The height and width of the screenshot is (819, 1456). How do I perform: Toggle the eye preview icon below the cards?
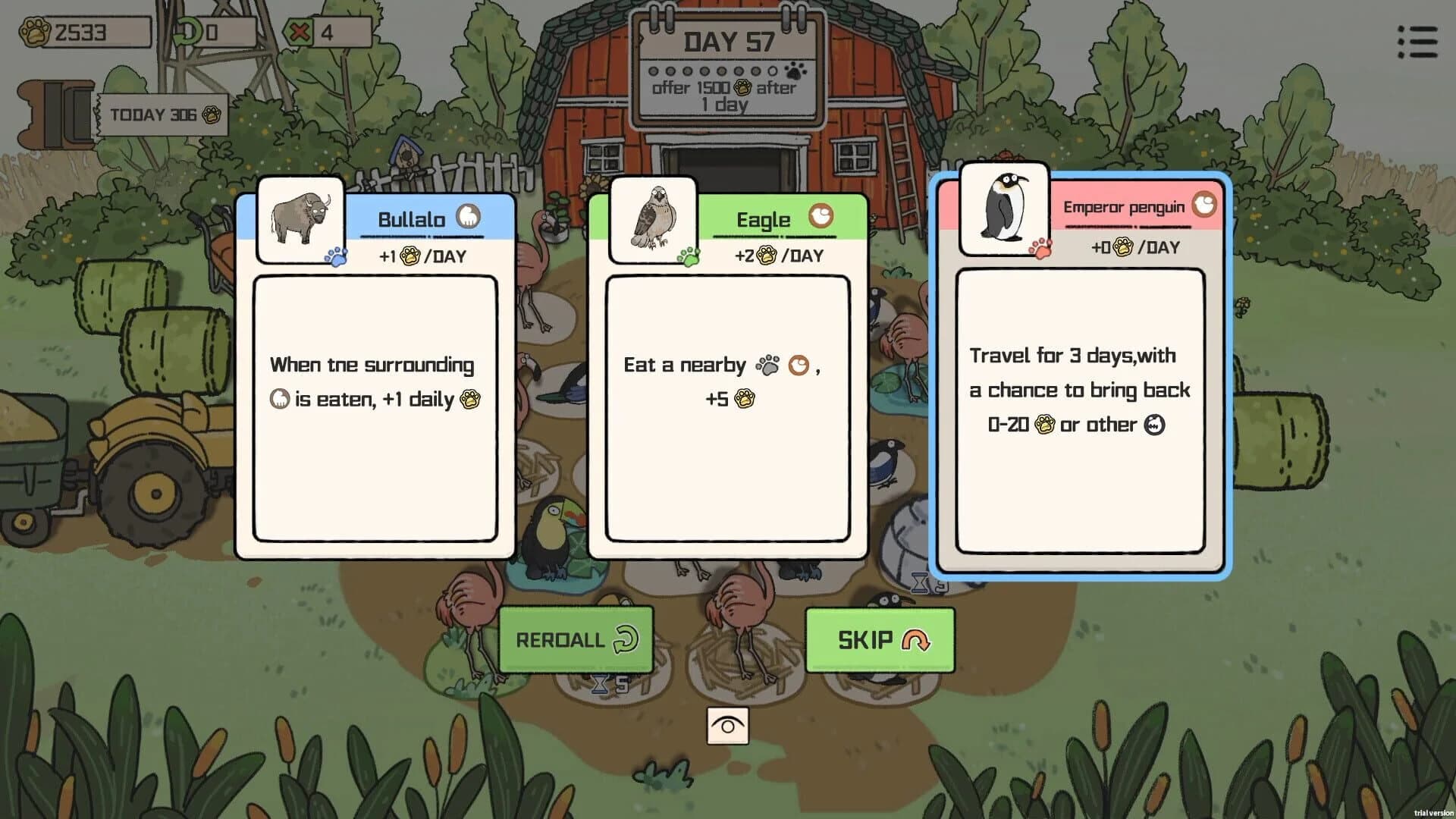pos(728,724)
